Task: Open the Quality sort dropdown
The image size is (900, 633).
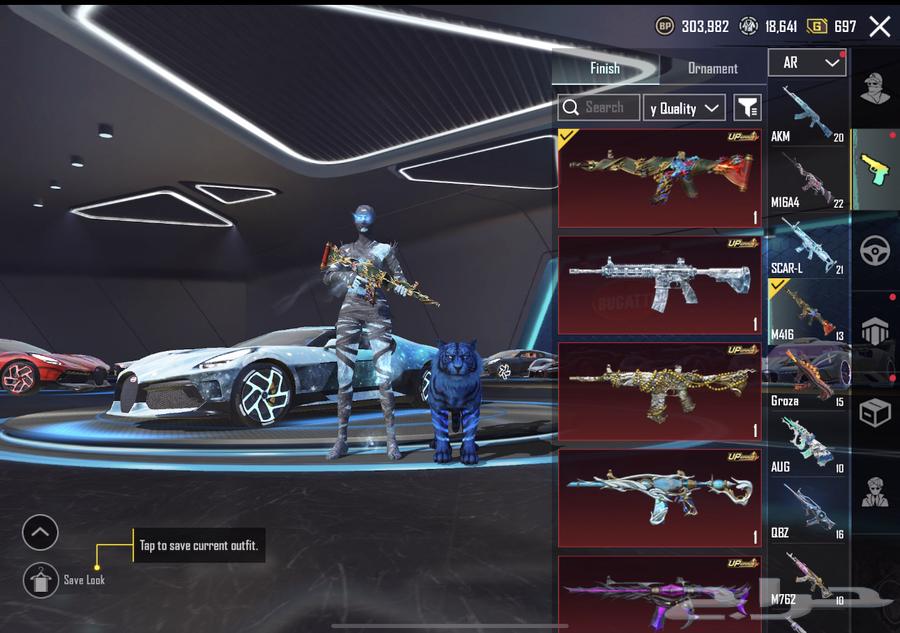Action: pyautogui.click(x=685, y=108)
